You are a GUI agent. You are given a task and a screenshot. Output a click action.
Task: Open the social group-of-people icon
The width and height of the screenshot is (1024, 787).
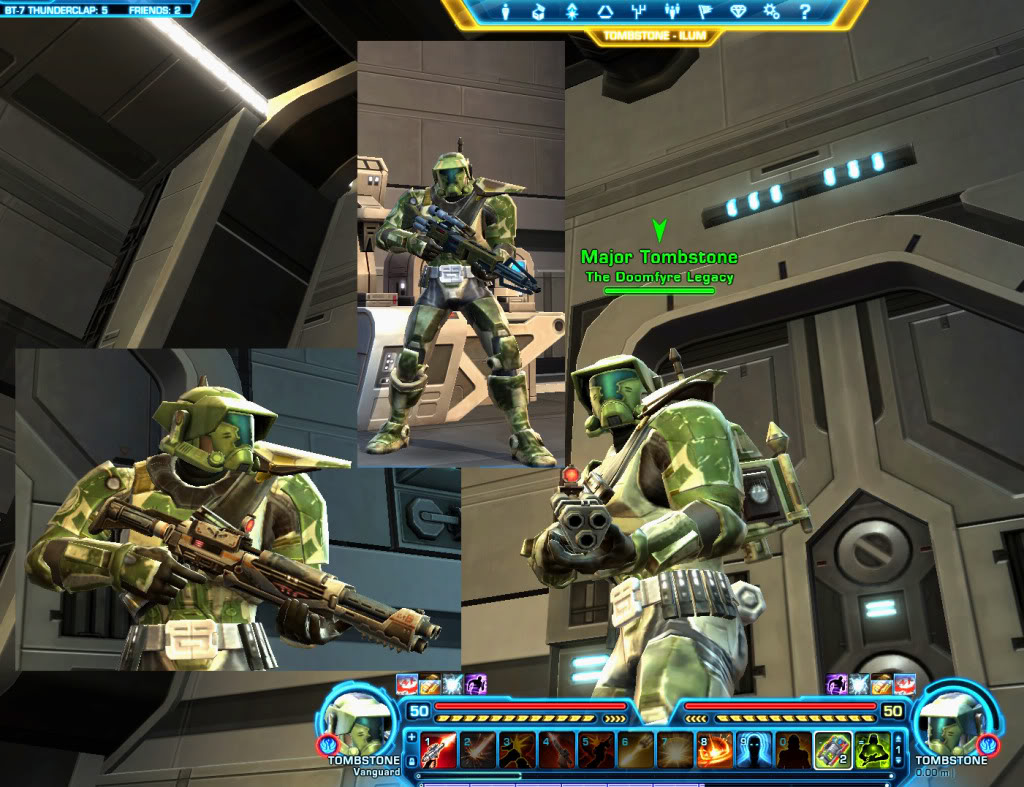click(672, 12)
